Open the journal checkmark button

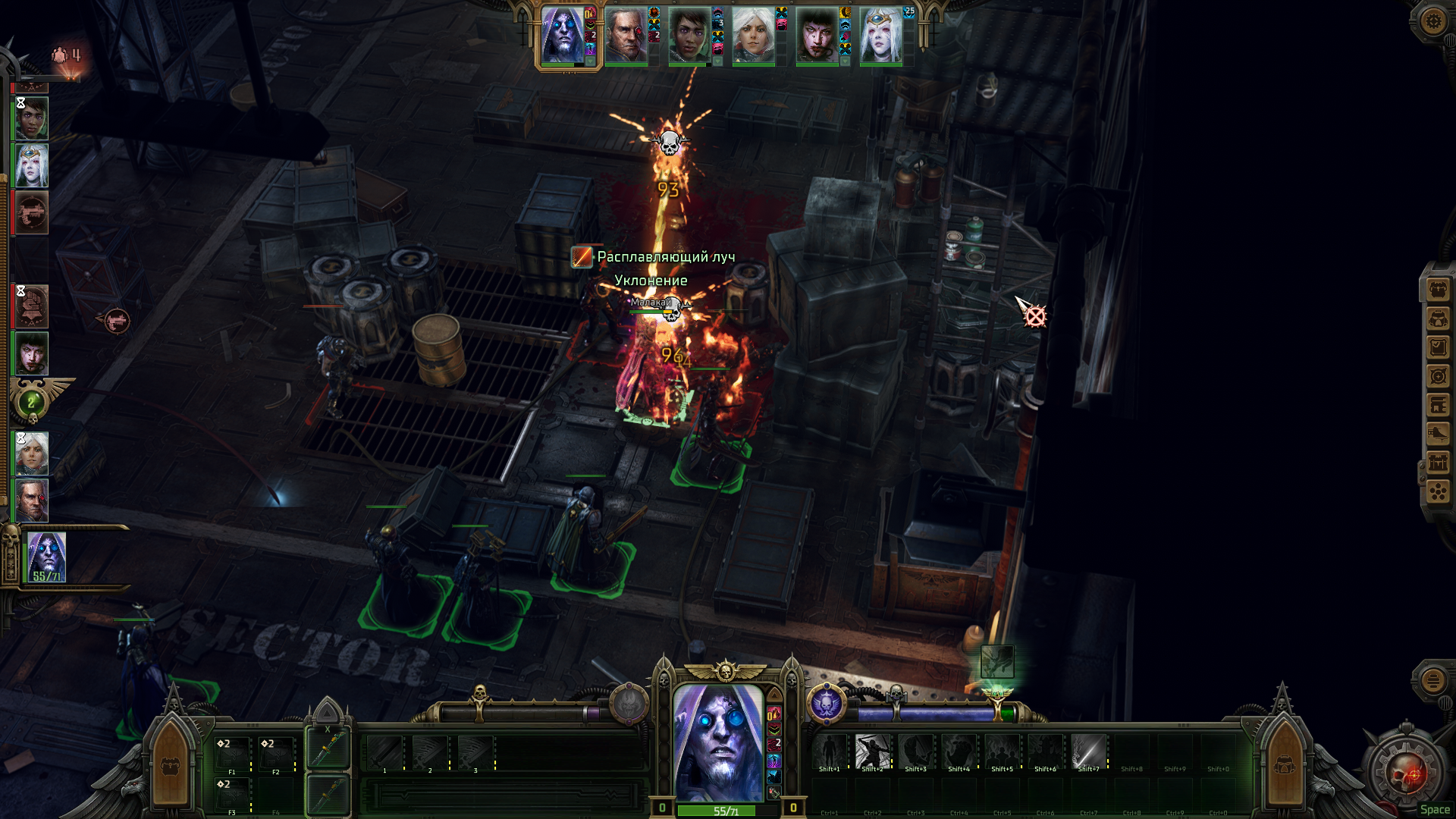point(1438,347)
